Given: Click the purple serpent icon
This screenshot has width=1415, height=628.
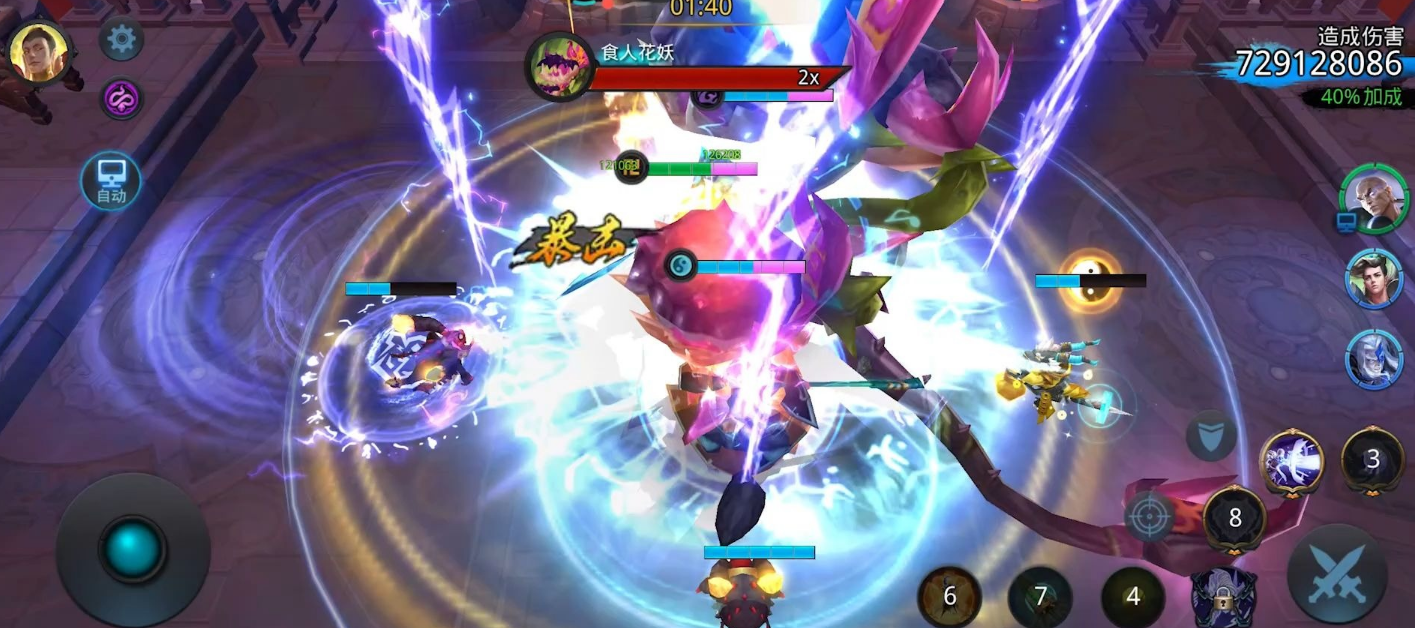Looking at the screenshot, I should [121, 99].
